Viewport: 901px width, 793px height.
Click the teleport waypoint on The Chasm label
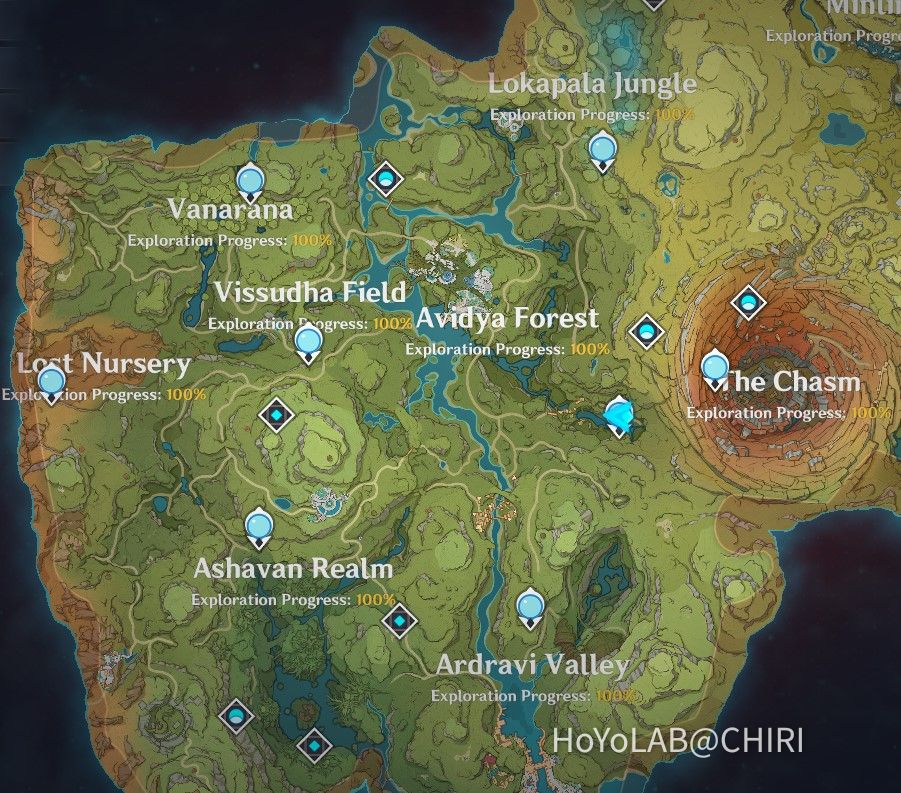714,368
